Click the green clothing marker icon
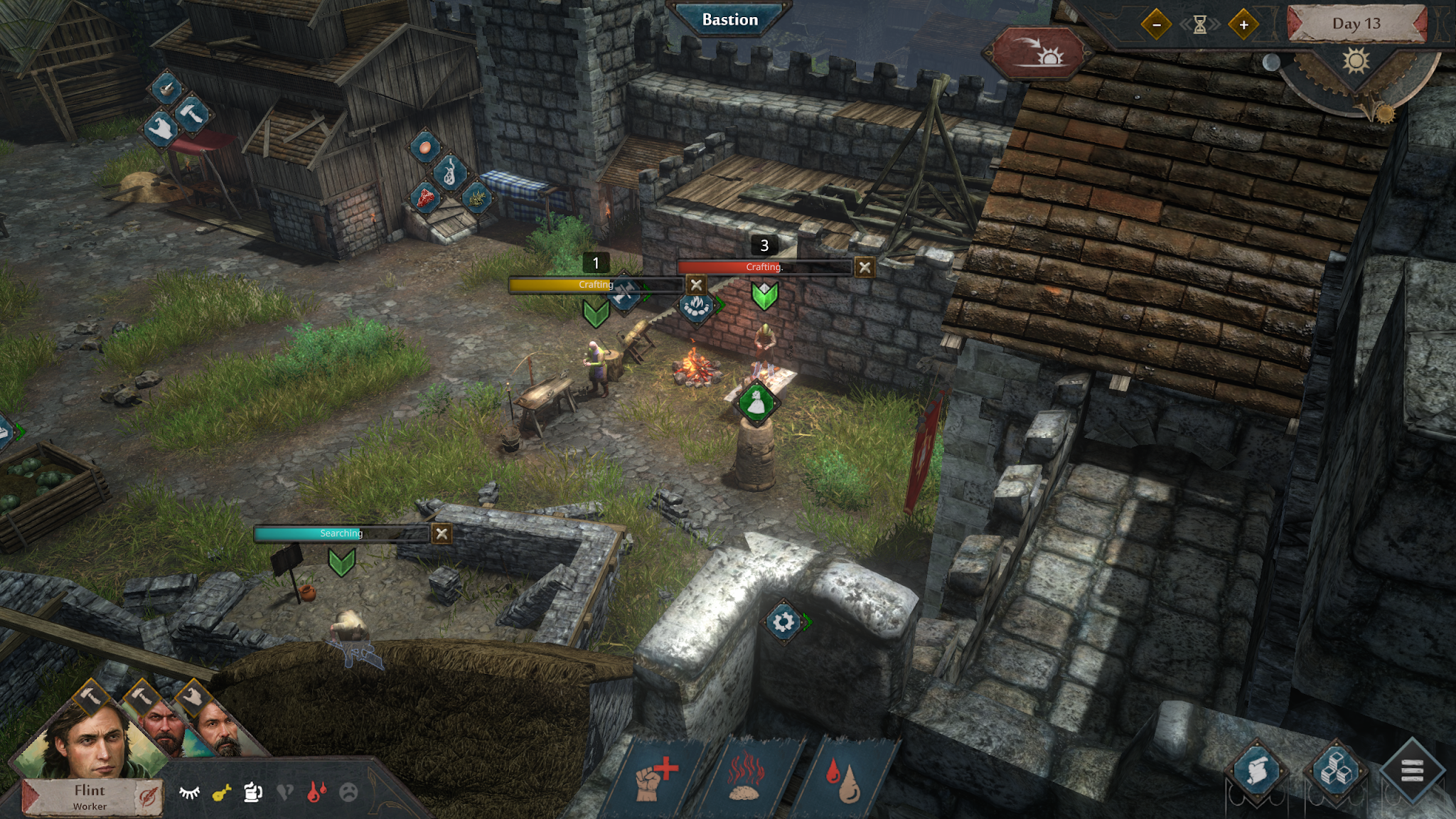The height and width of the screenshot is (819, 1456). [756, 402]
